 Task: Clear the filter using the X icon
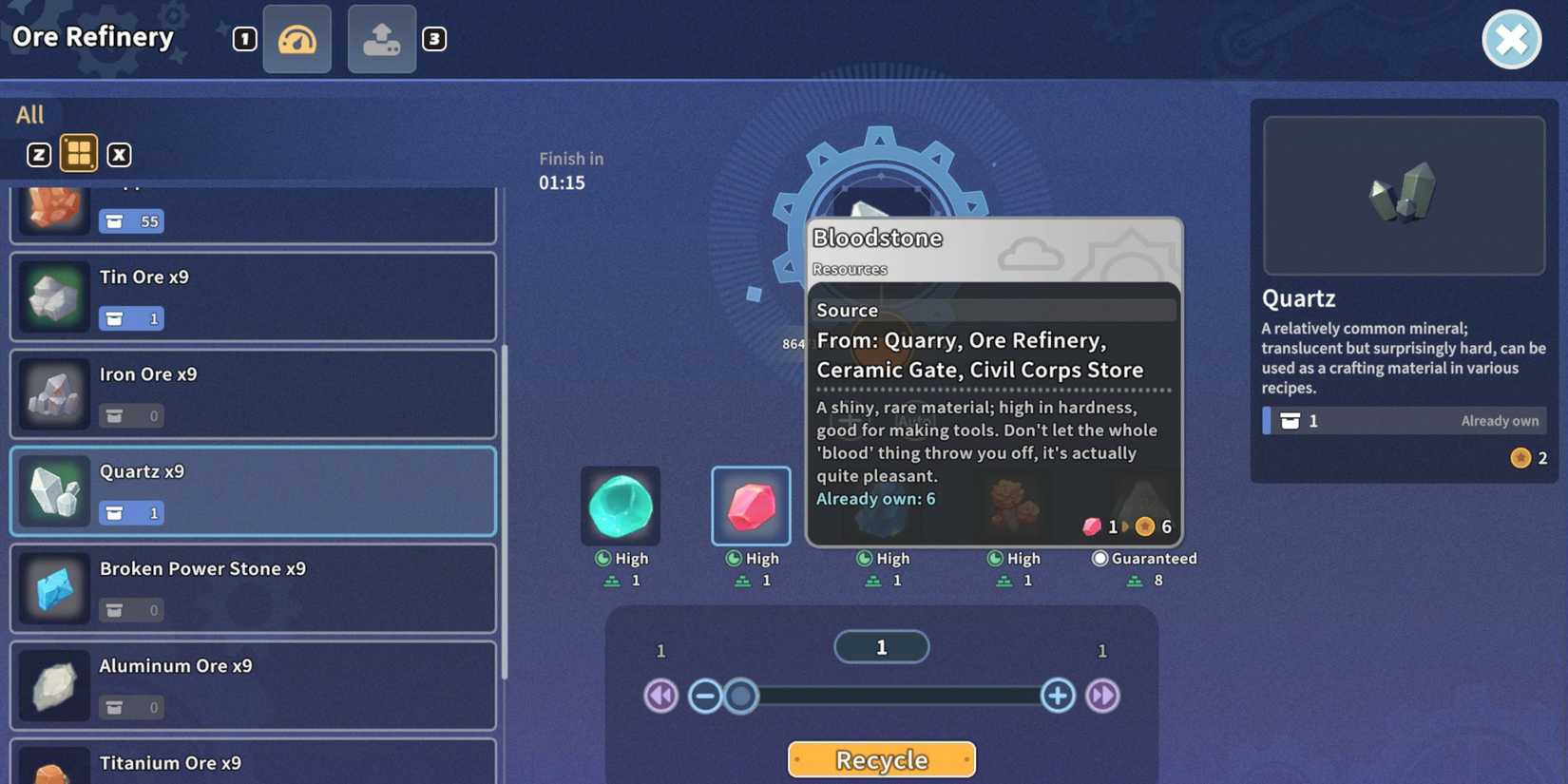[120, 153]
